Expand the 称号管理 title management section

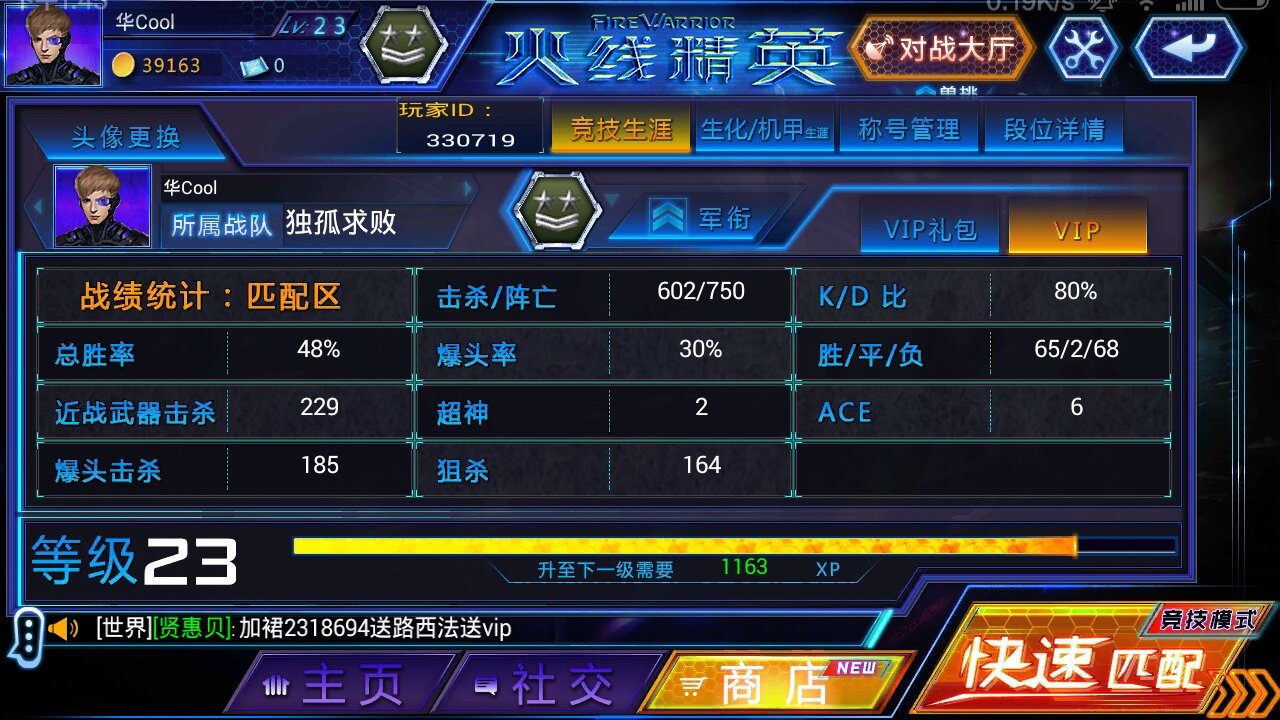click(909, 127)
